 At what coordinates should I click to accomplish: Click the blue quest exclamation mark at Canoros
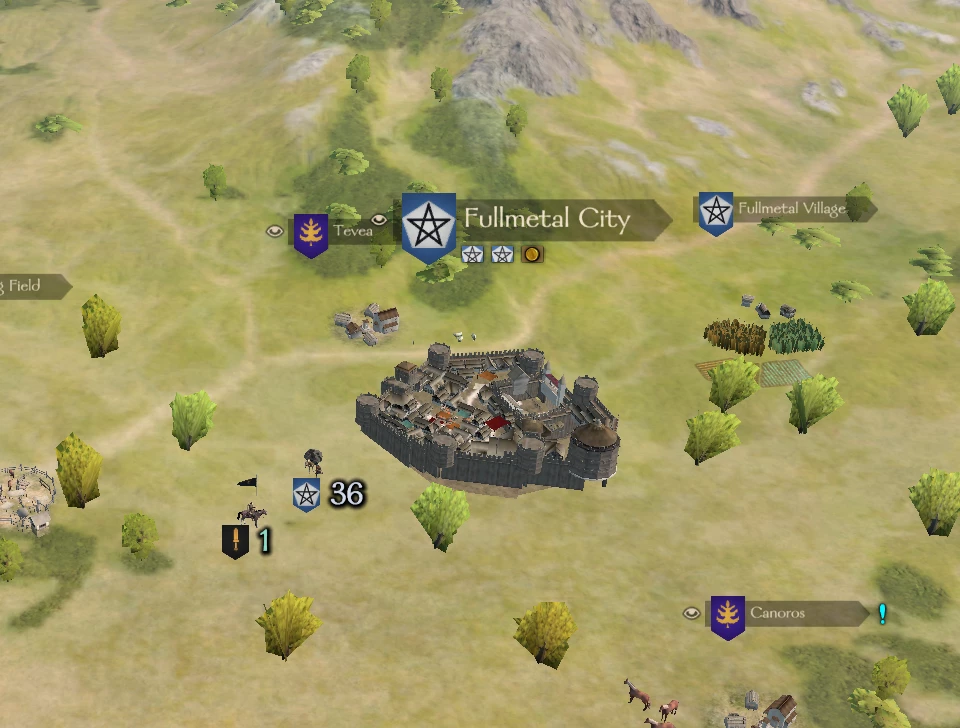coord(882,613)
